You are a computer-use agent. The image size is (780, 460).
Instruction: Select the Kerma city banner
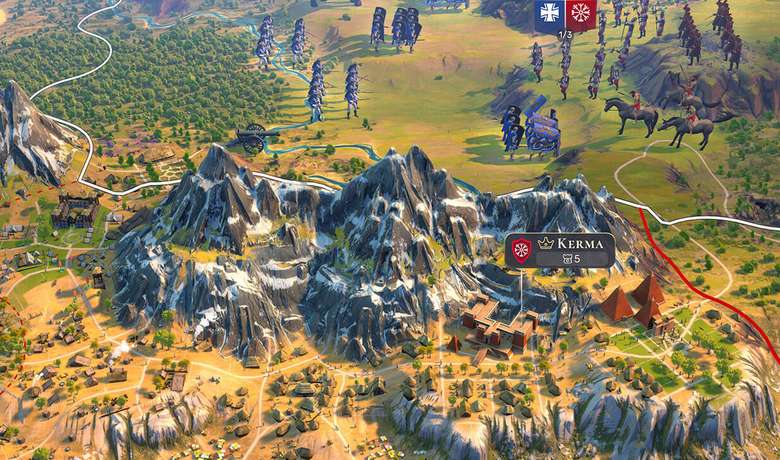560,250
